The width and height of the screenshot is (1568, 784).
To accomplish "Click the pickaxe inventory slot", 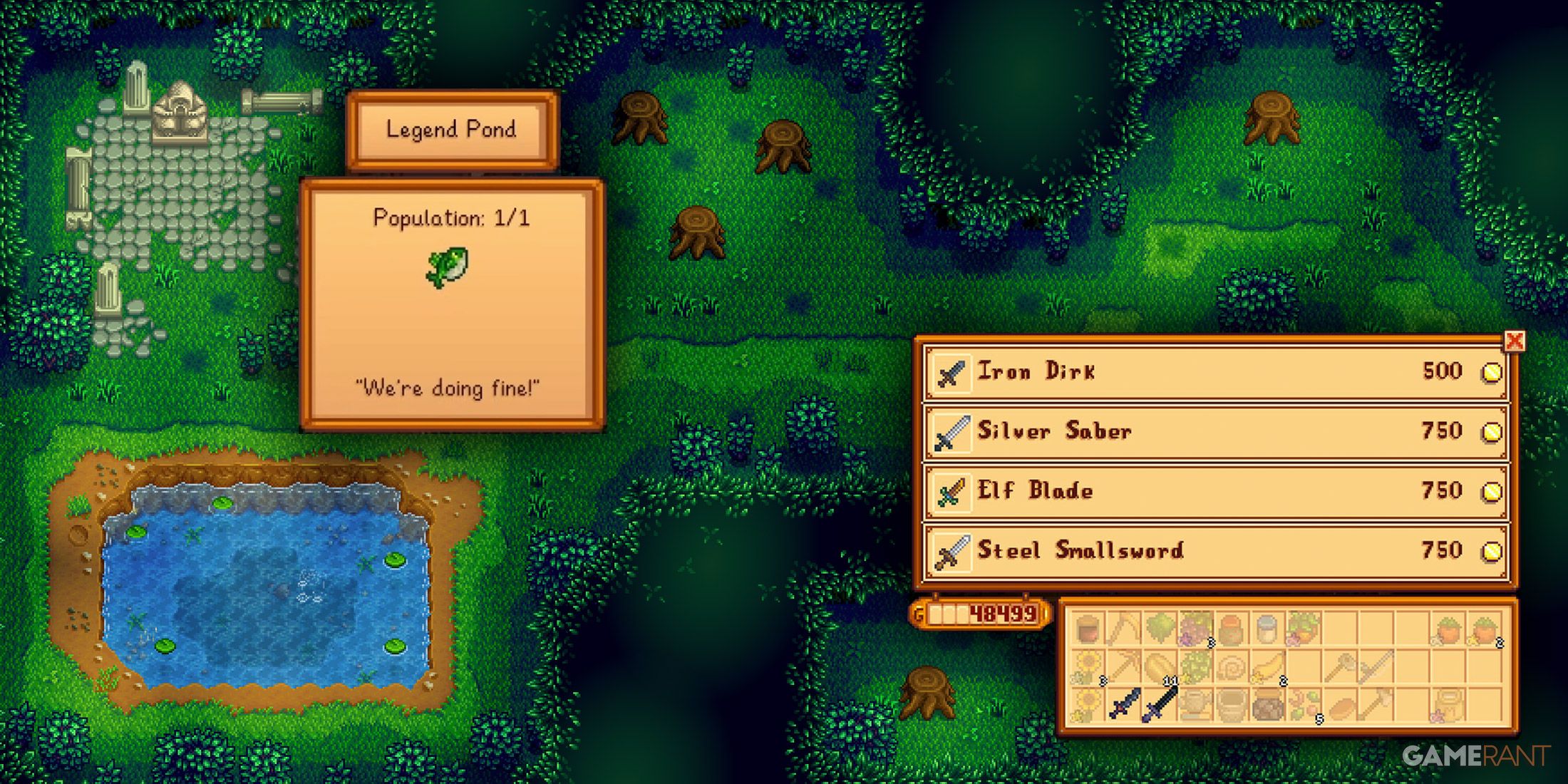I will (x=1125, y=666).
